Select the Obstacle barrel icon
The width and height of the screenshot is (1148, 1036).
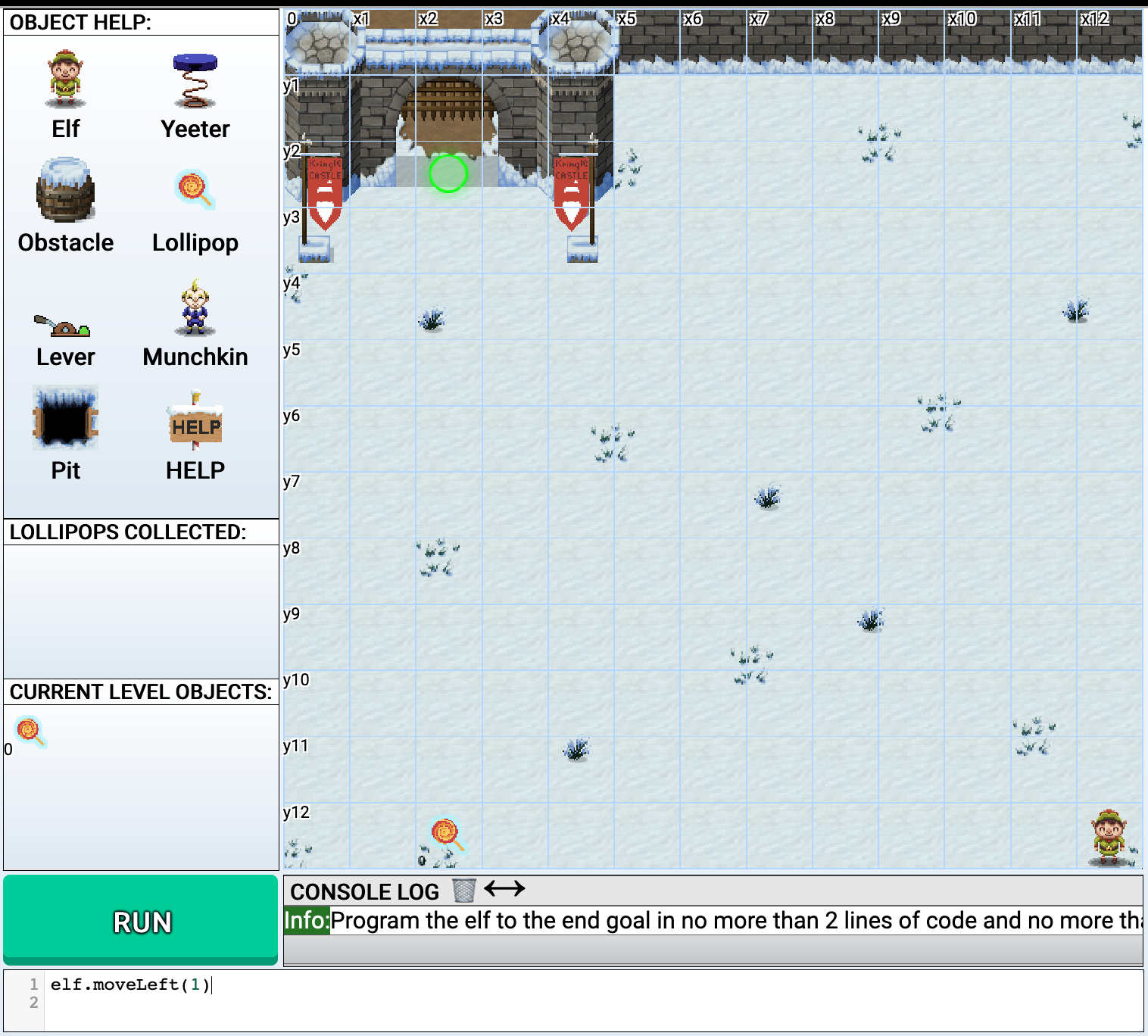tap(65, 192)
